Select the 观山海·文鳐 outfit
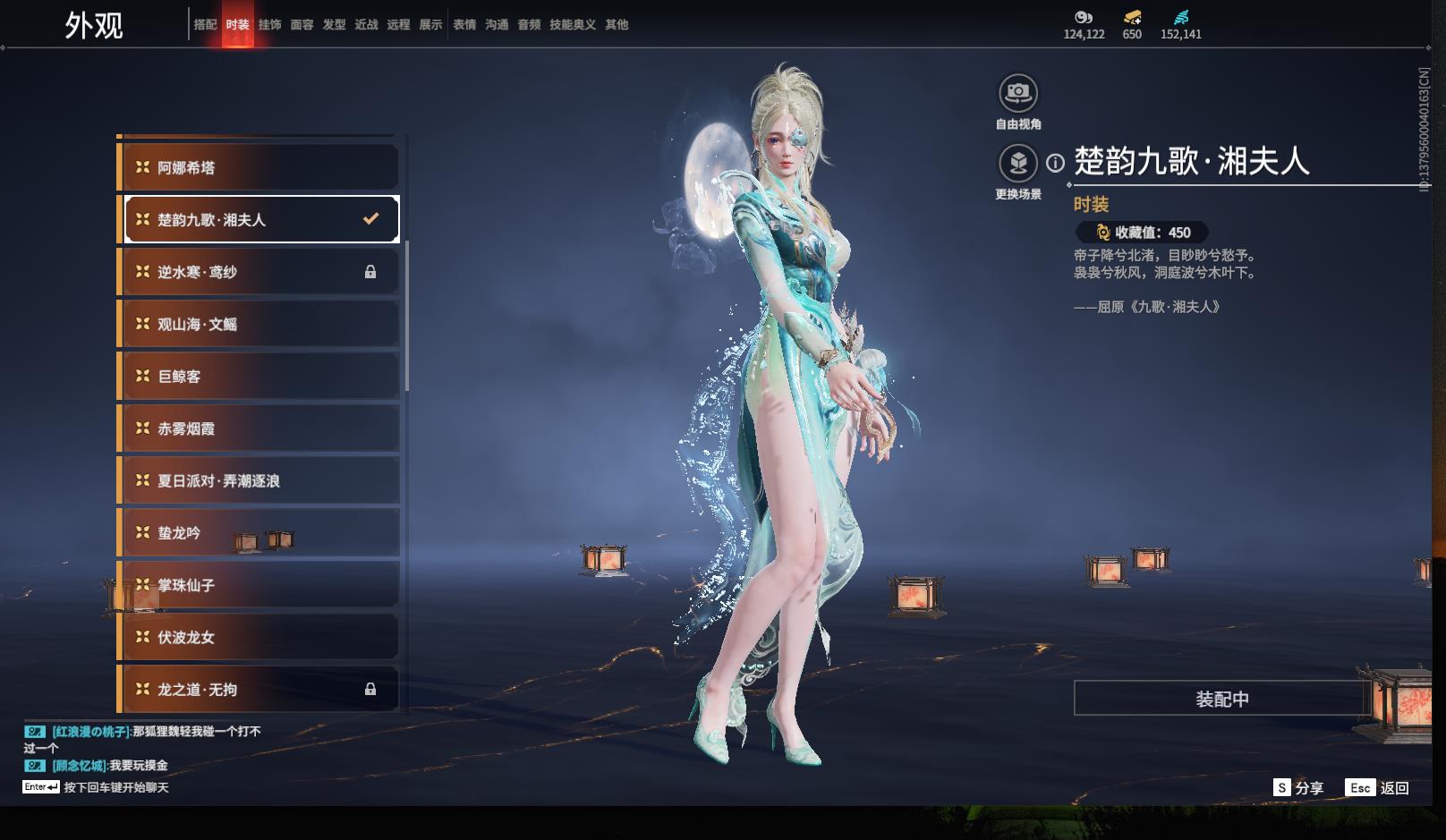Viewport: 1446px width, 840px height. (x=259, y=324)
